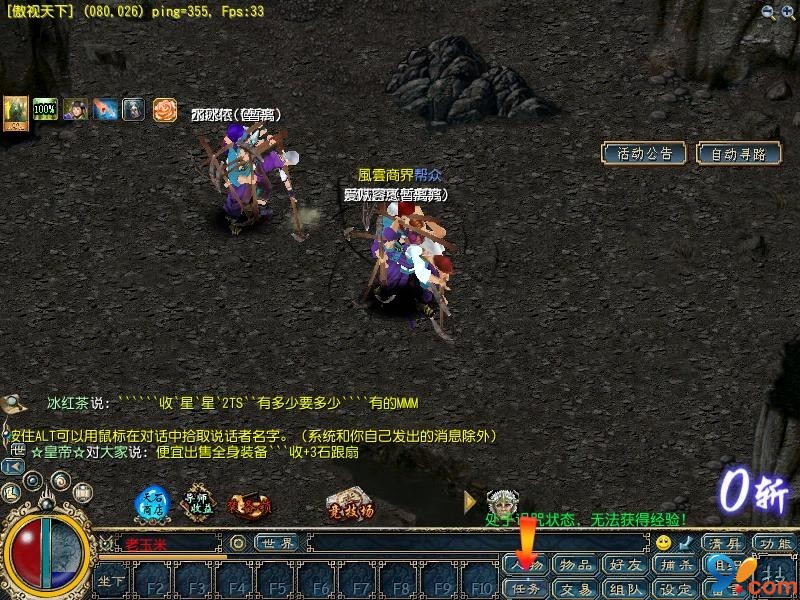The width and height of the screenshot is (800, 600).
Task: Open the 组队 team panel
Action: tap(626, 589)
